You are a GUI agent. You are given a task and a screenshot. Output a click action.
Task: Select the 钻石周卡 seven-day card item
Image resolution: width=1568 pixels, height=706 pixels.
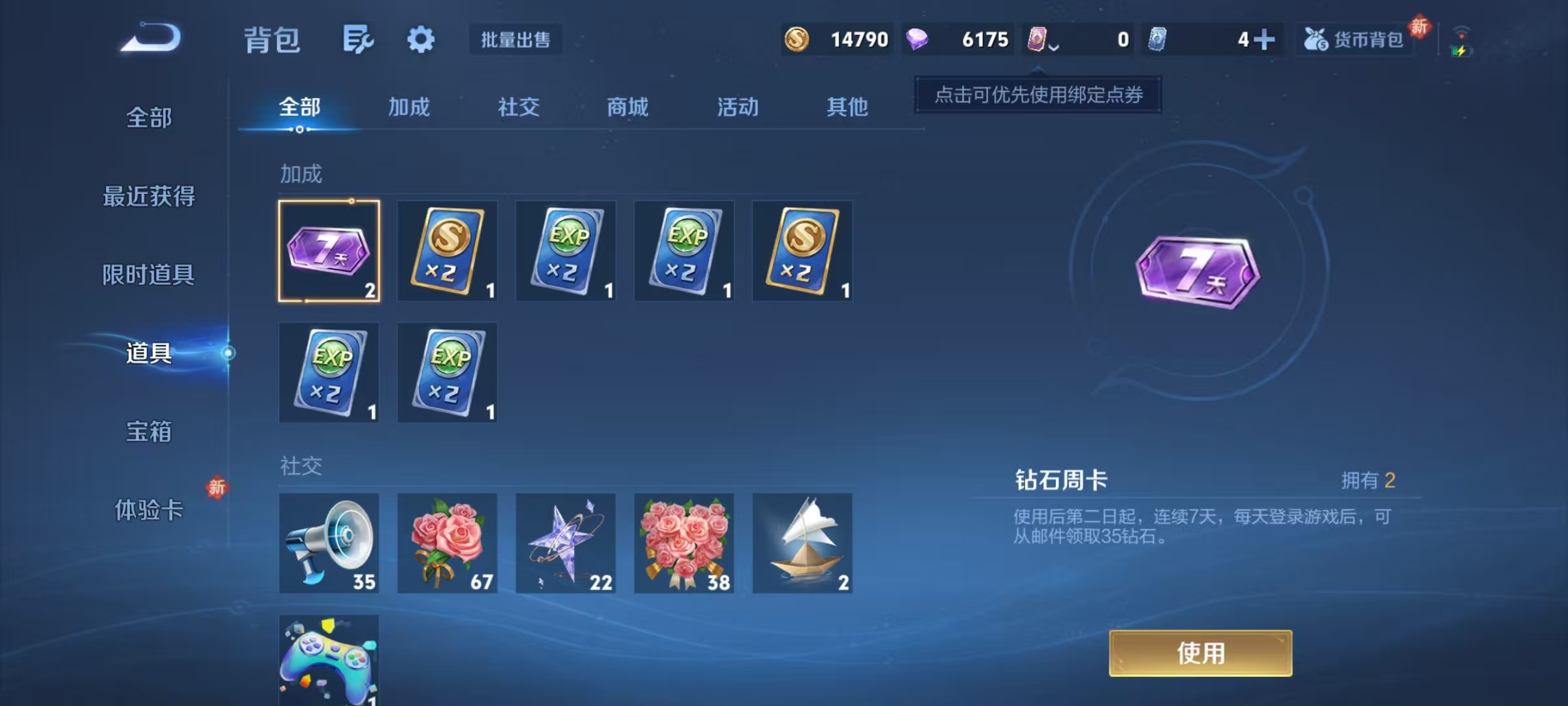(x=329, y=251)
